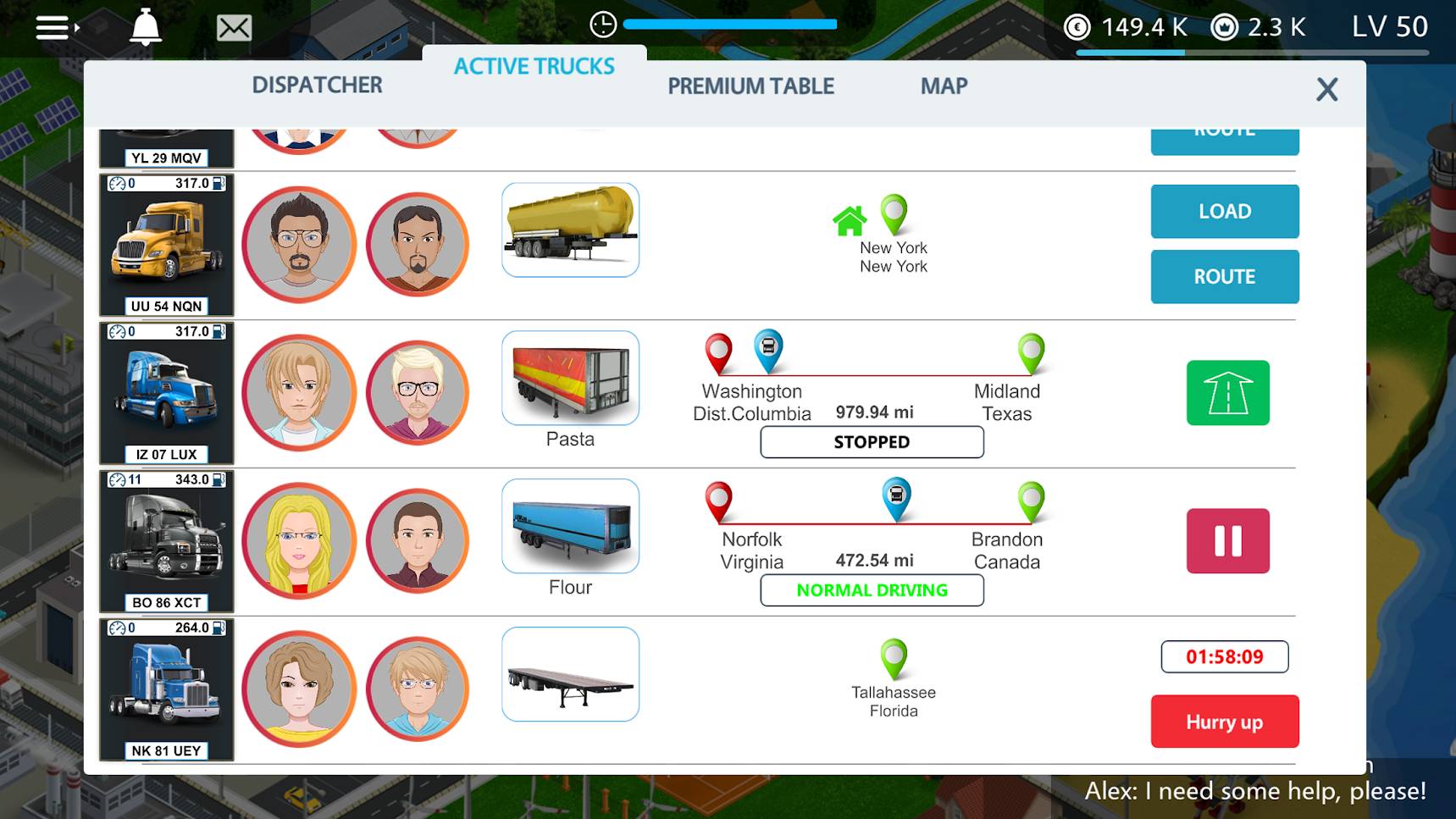Click the home icon above New York
This screenshot has height=819, width=1456.
850,220
